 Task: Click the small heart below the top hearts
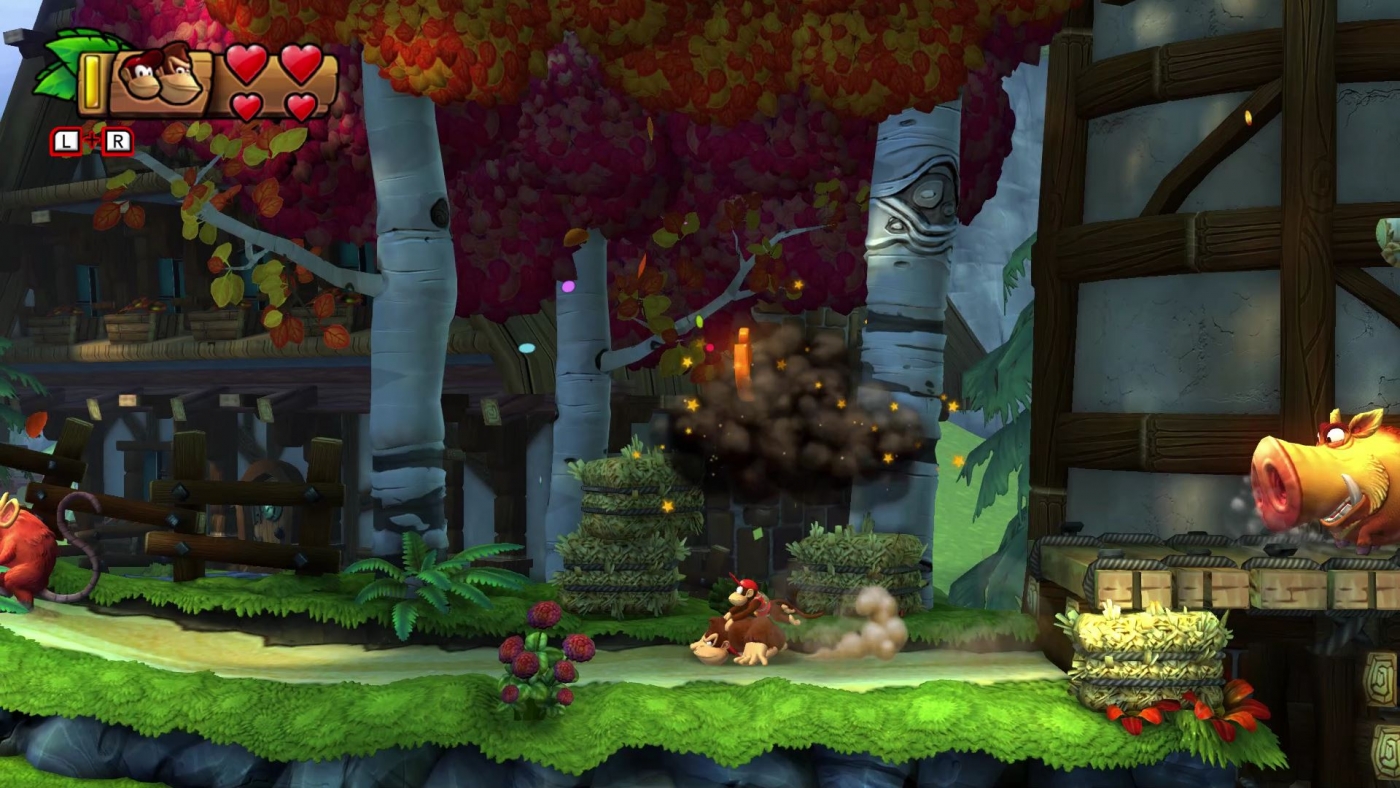245,104
